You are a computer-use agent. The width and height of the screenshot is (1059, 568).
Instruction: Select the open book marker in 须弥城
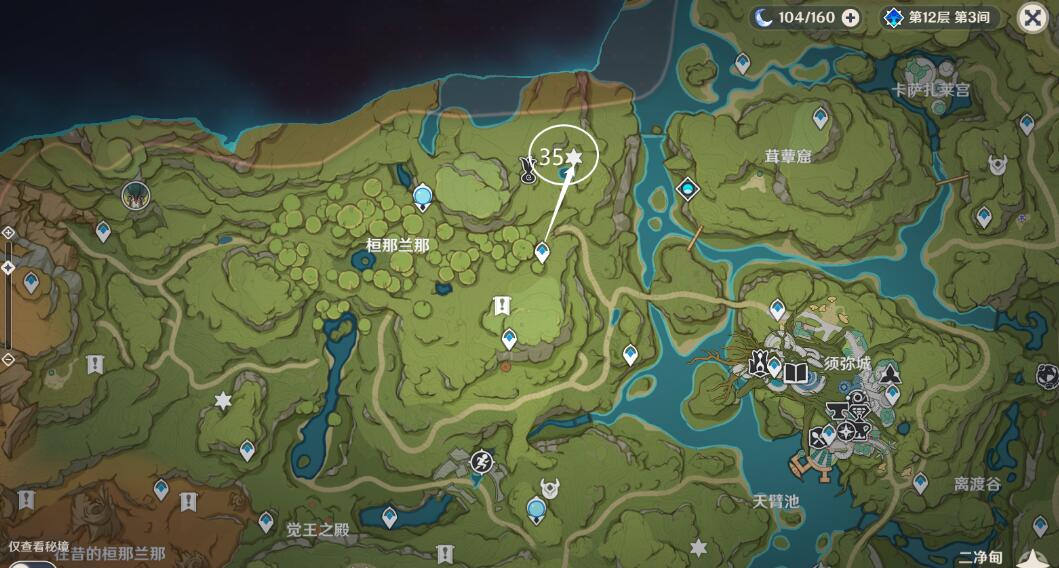795,373
